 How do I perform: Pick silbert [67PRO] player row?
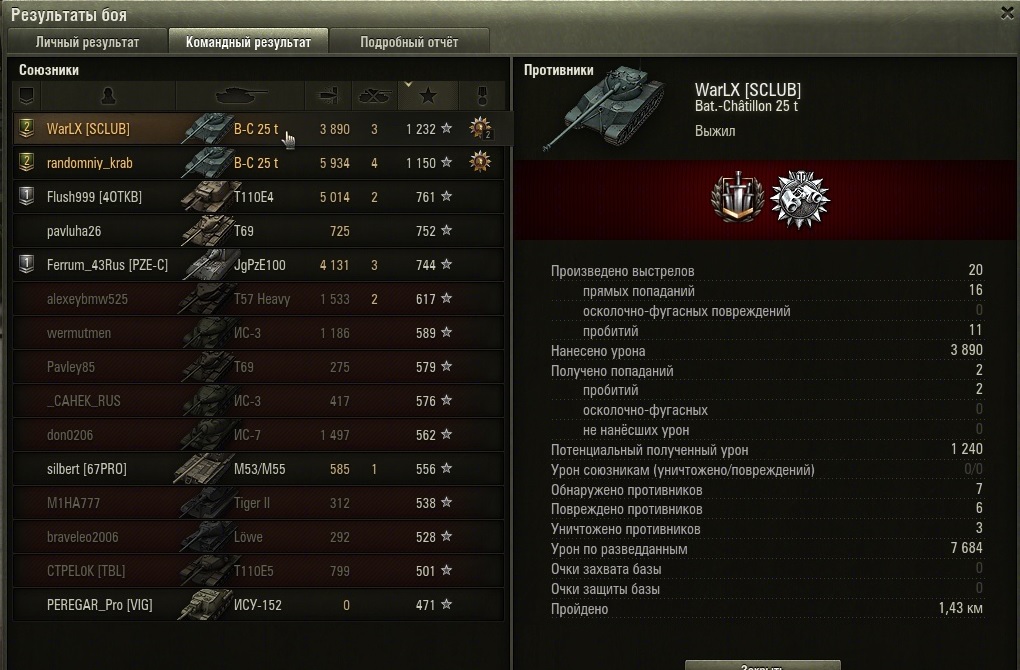click(87, 469)
